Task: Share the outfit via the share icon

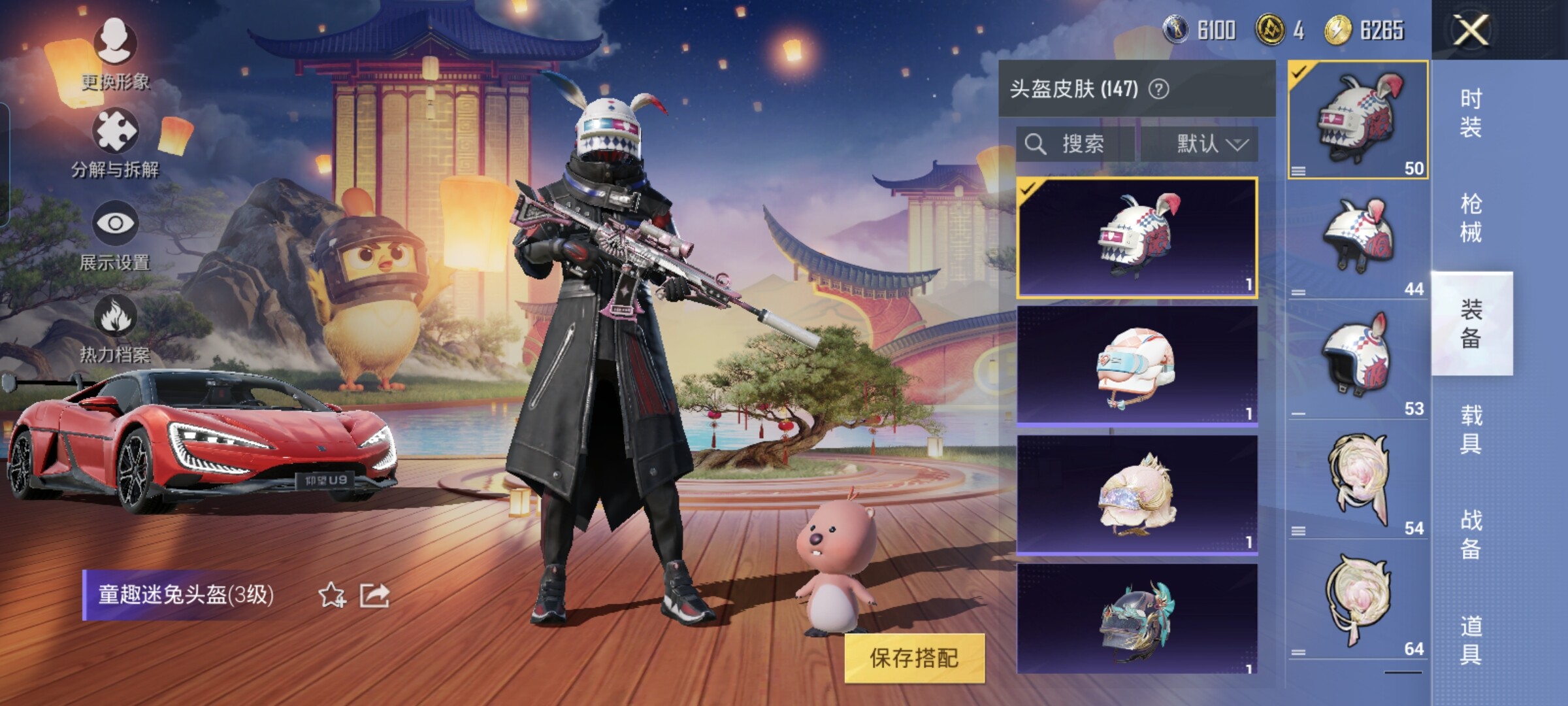Action: coord(374,596)
